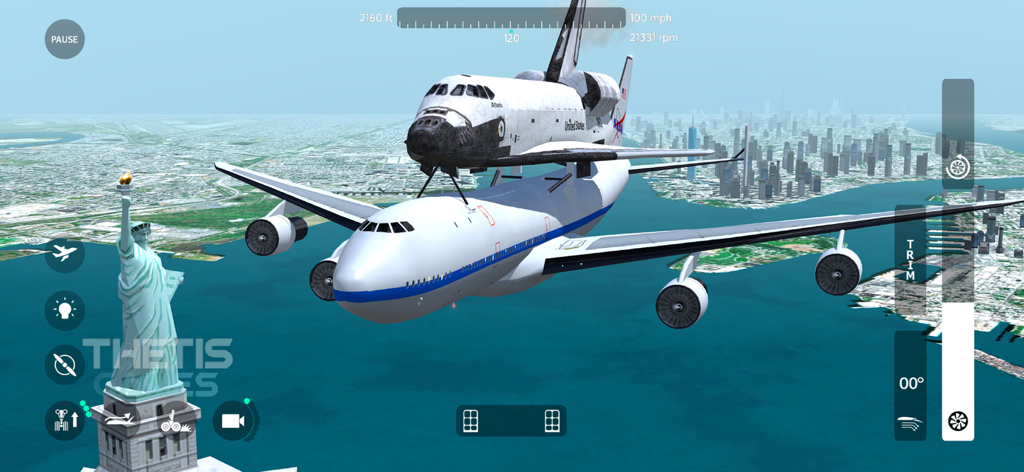The height and width of the screenshot is (472, 1024).
Task: Click the rudder pedals bar
Action: [511, 421]
